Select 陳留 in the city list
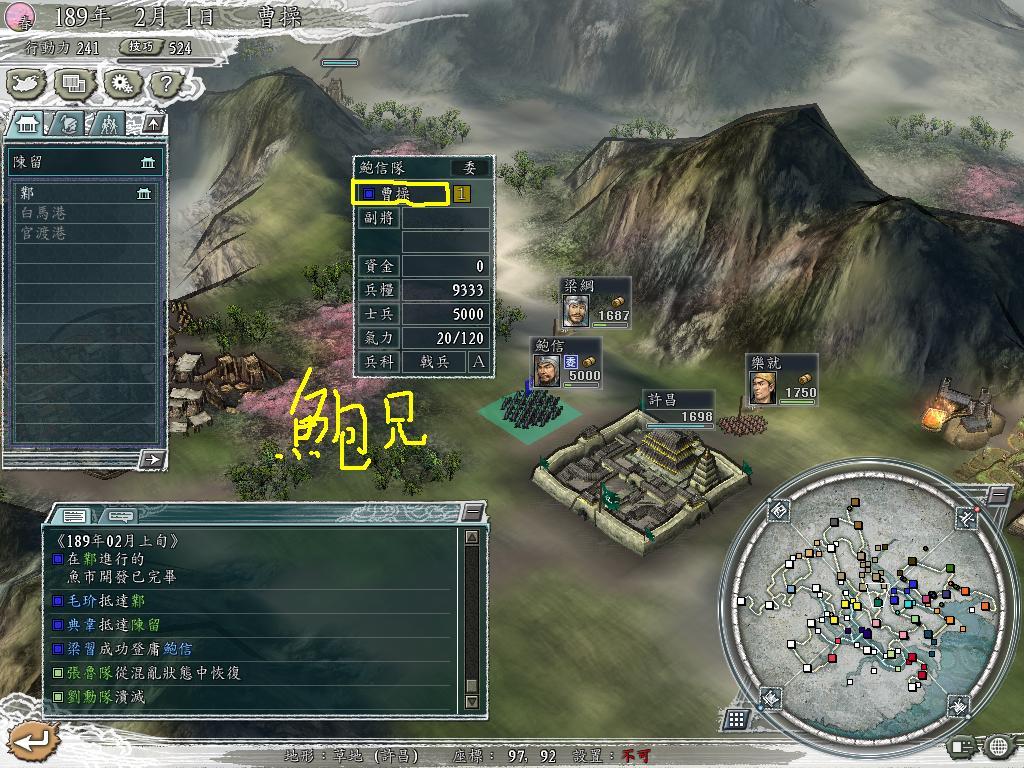The height and width of the screenshot is (768, 1024). point(84,161)
